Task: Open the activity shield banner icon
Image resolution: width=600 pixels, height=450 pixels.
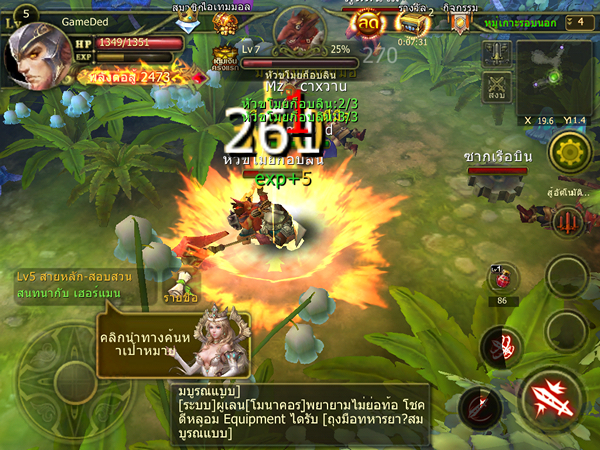Action: (x=459, y=24)
